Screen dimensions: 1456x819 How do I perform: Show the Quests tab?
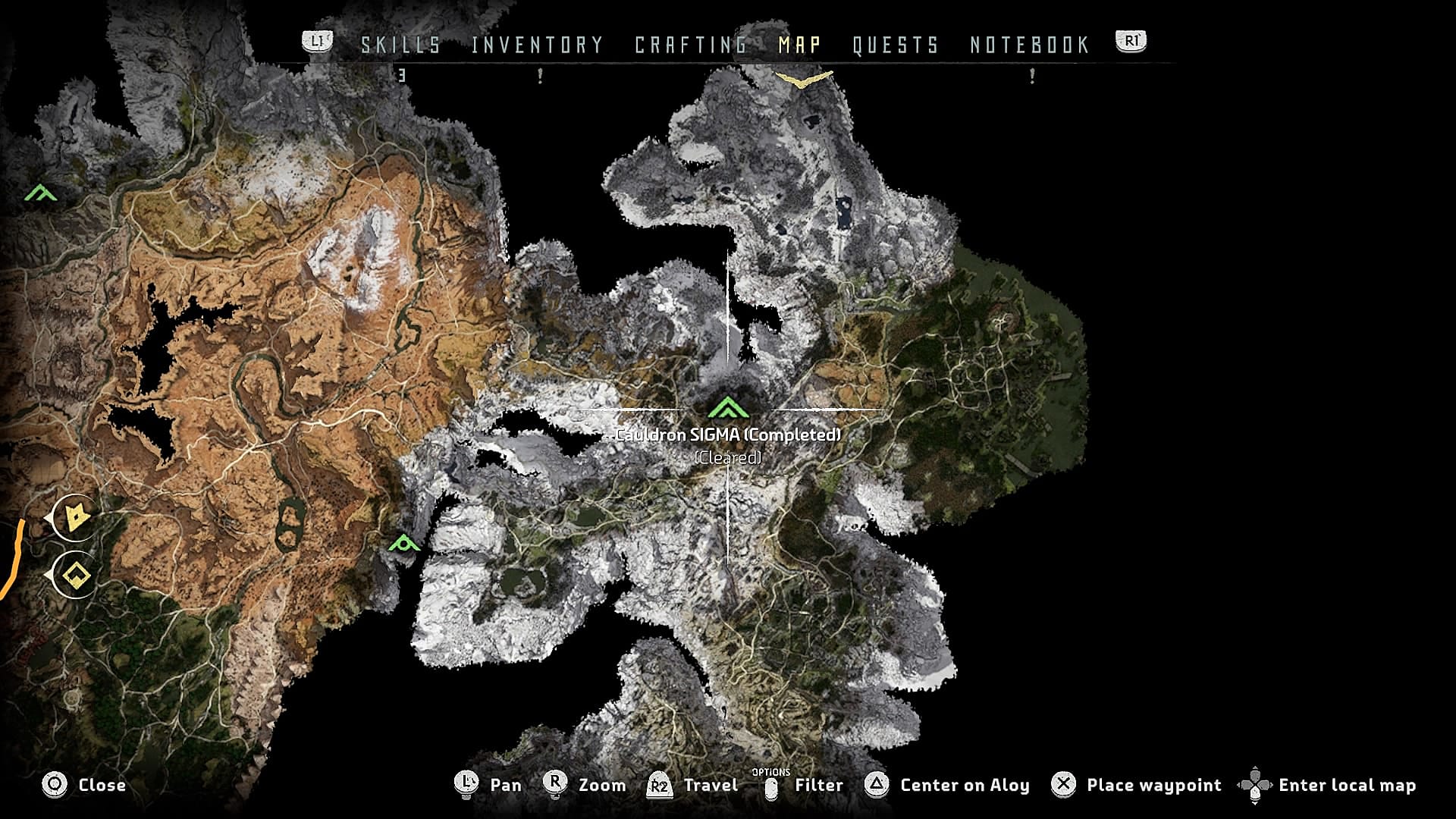tap(896, 45)
